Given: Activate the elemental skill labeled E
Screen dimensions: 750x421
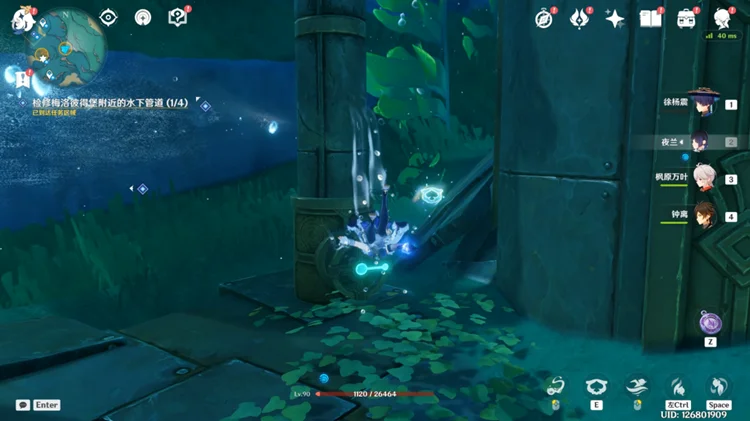Looking at the screenshot, I should coord(598,387).
